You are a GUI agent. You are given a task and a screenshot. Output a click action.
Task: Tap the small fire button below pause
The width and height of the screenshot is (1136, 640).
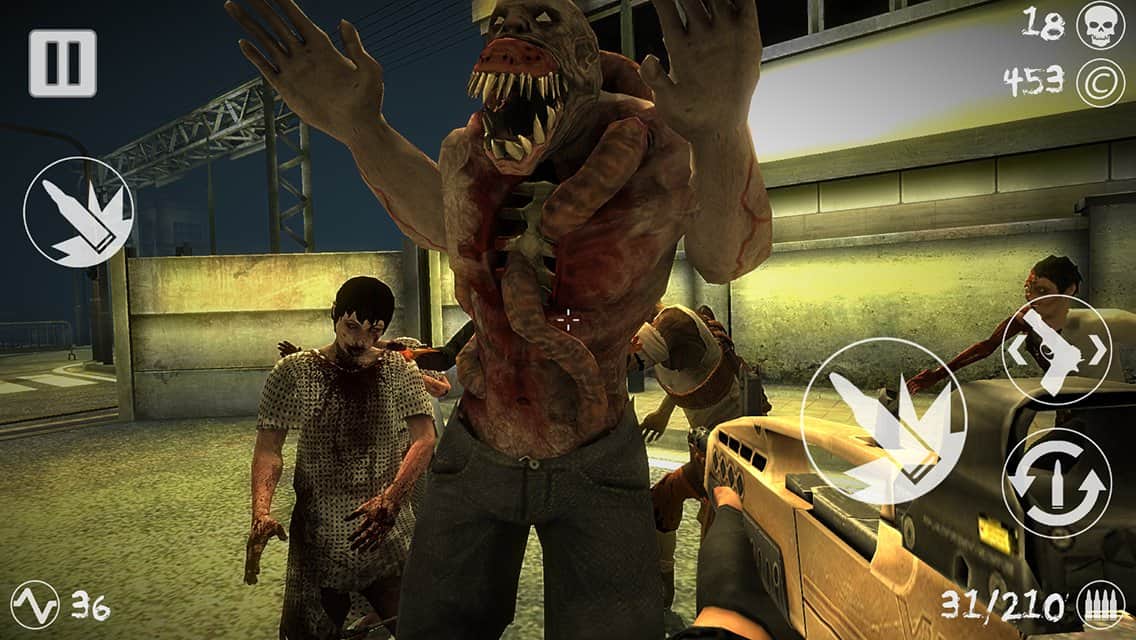(78, 212)
